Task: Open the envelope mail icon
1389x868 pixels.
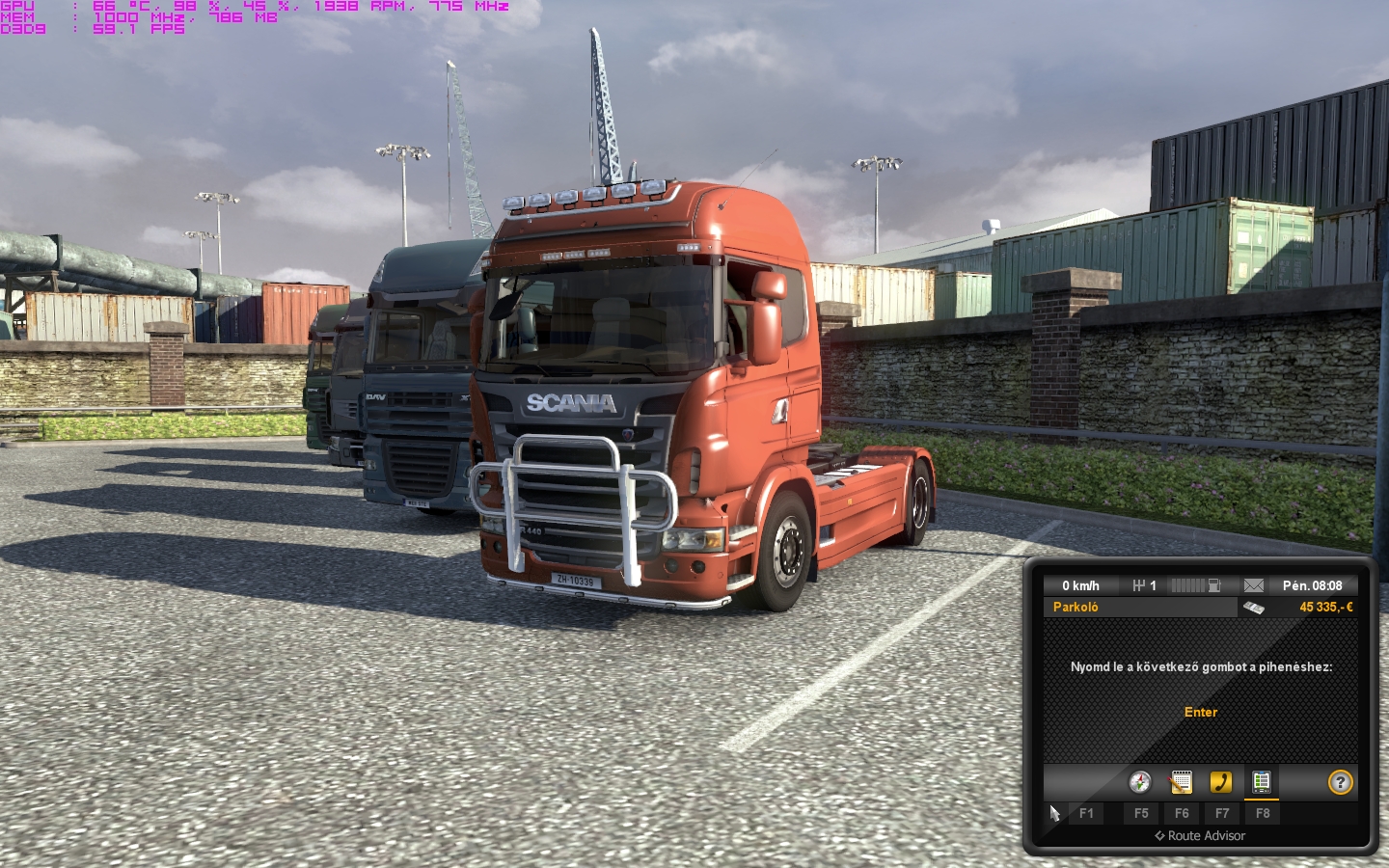Action: [1254, 585]
